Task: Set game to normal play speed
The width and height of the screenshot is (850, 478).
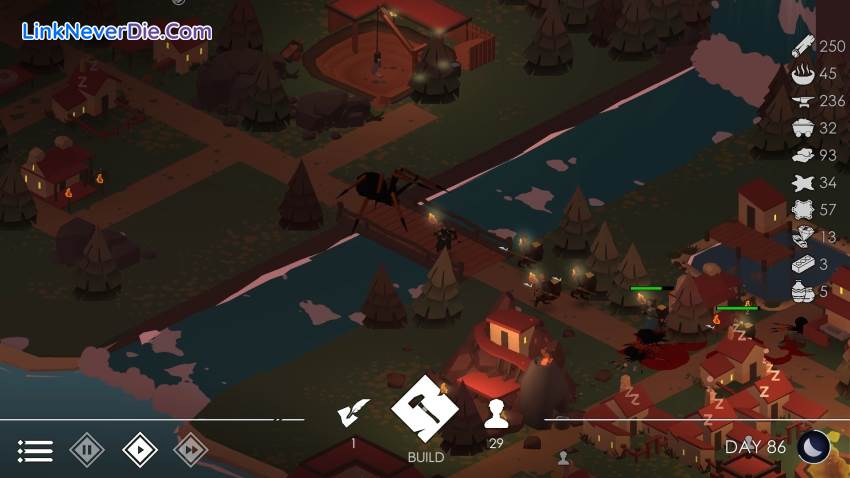Action: (139, 451)
